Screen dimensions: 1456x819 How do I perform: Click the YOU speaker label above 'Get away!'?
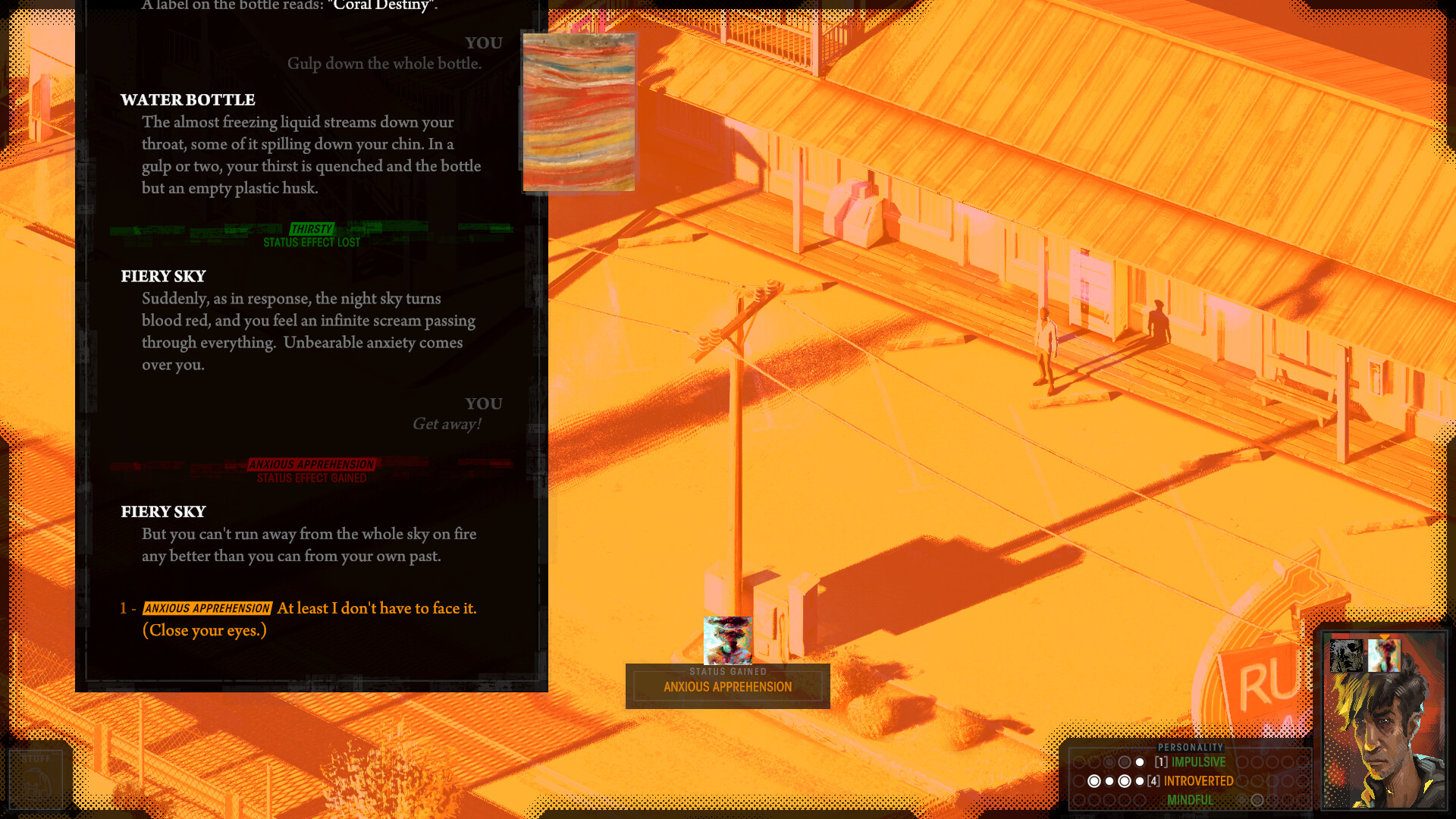484,403
